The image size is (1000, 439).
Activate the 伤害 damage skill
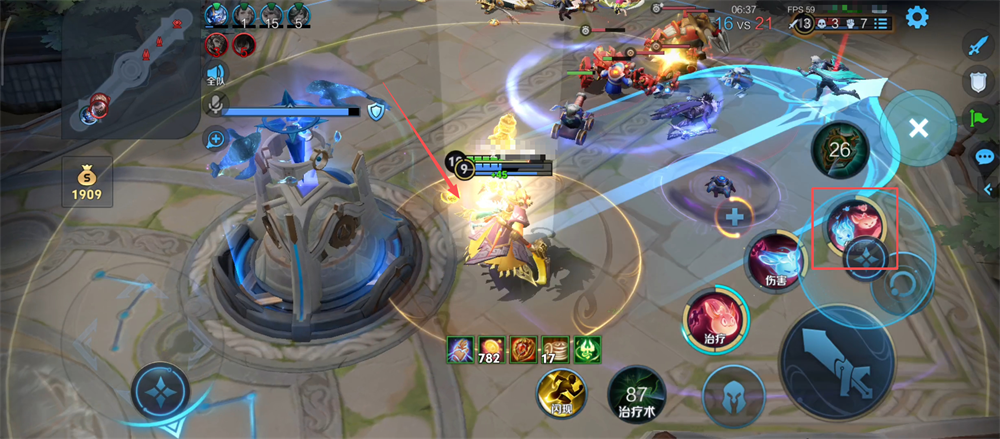tap(777, 261)
